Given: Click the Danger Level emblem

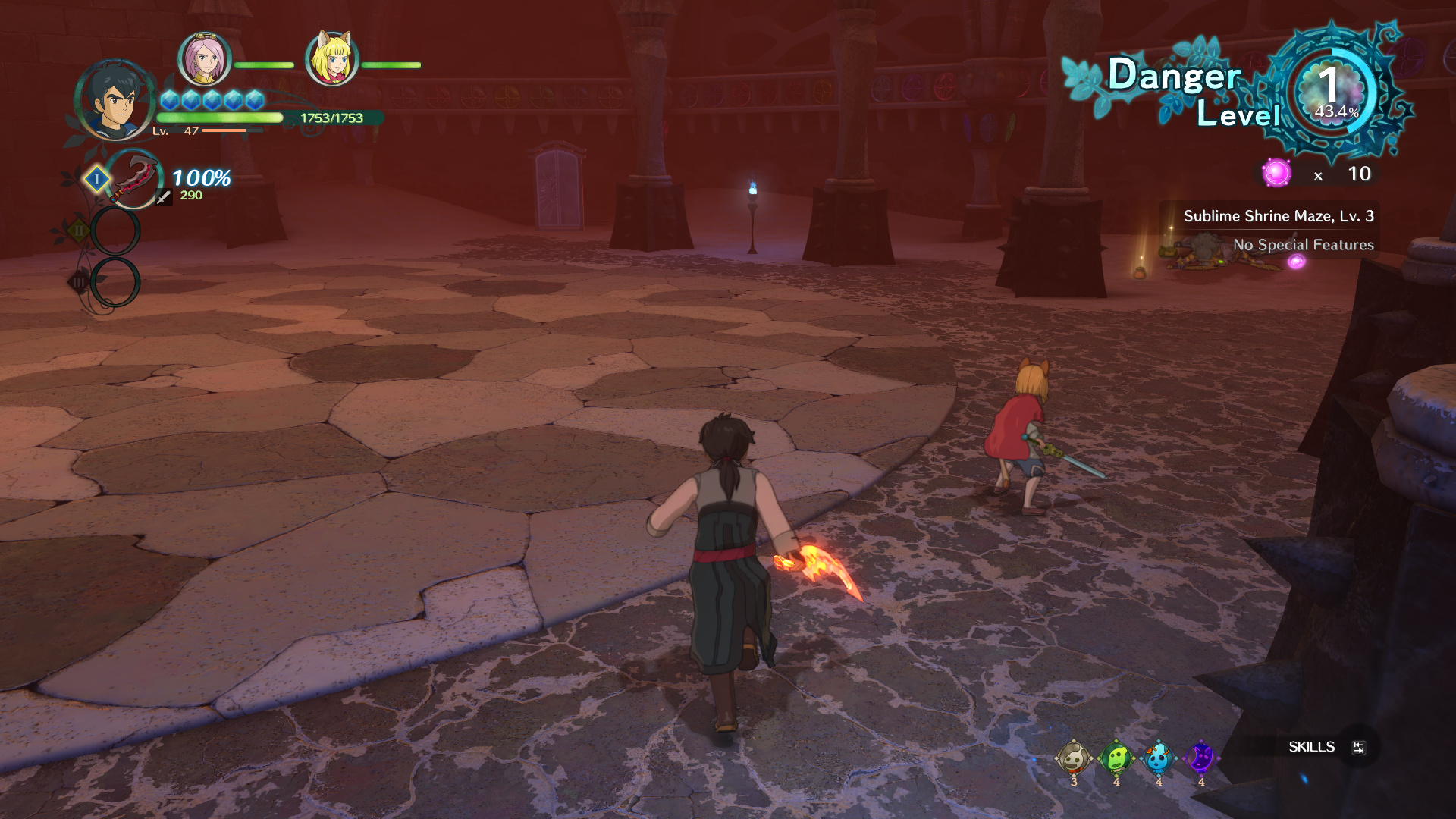Looking at the screenshot, I should click(x=1335, y=93).
